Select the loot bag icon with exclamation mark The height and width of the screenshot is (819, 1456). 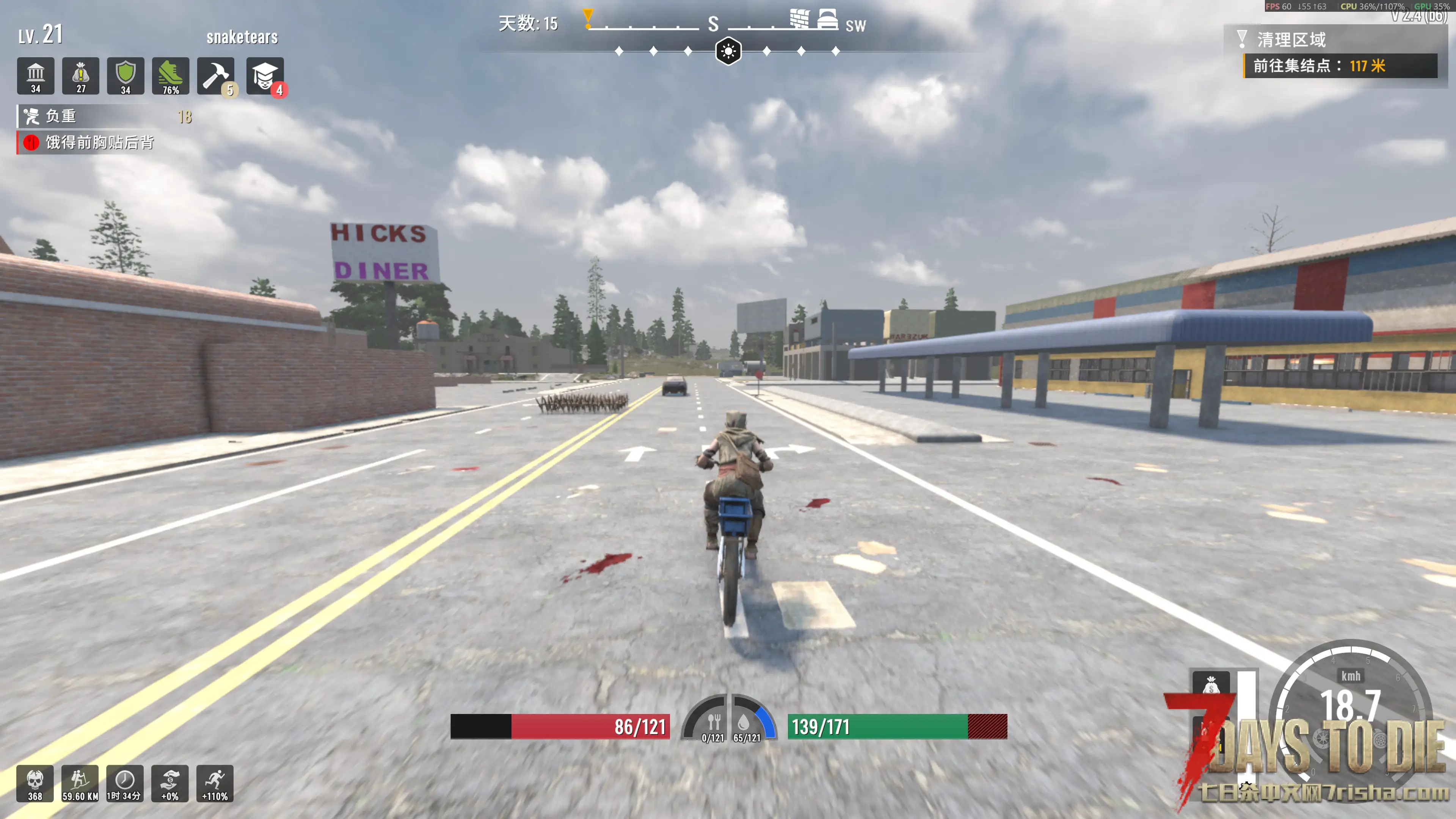click(81, 76)
